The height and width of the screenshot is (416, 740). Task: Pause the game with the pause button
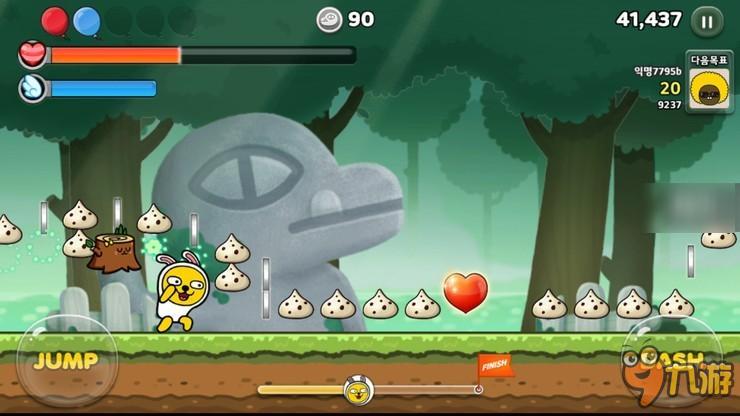click(x=708, y=20)
